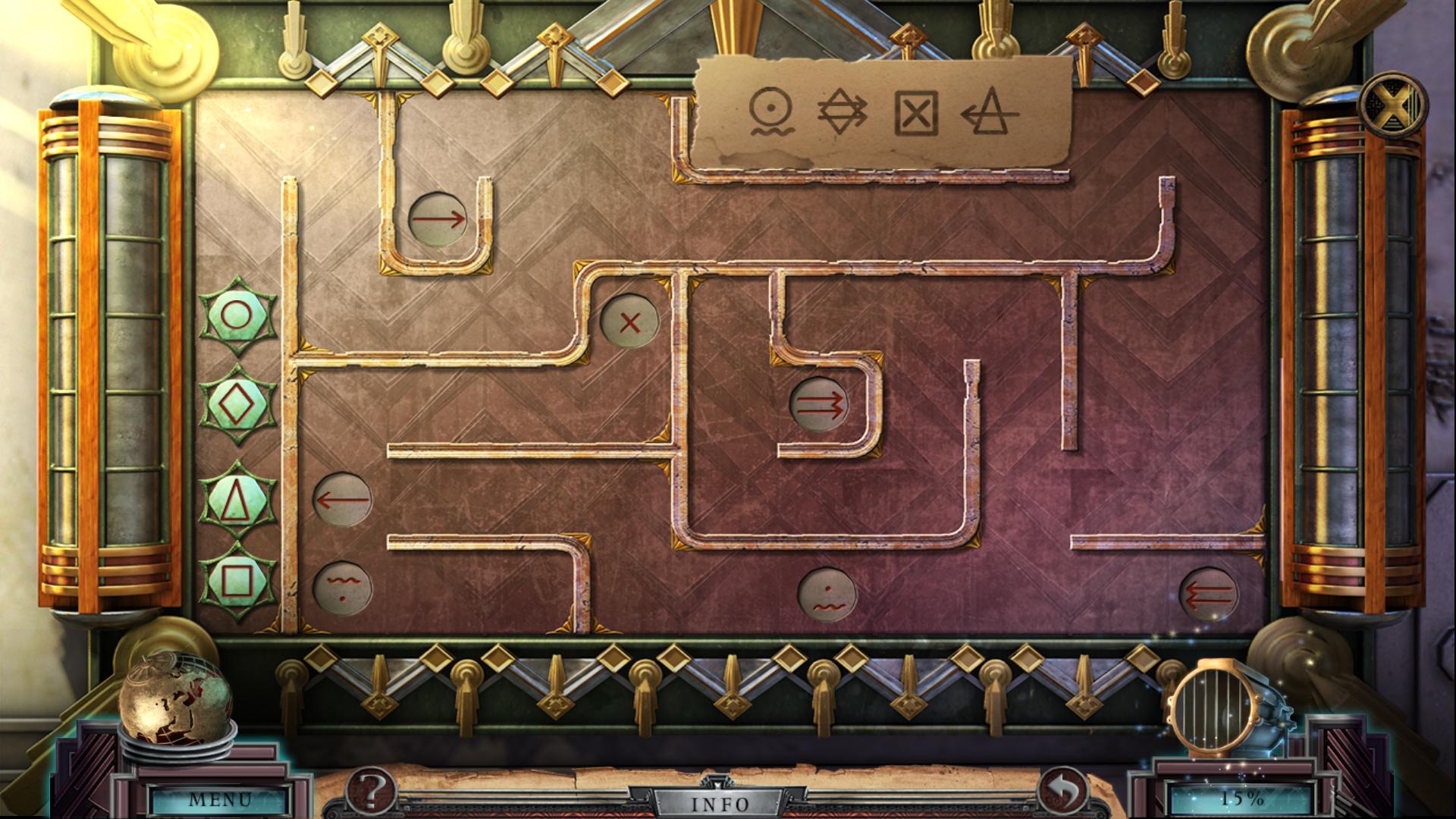This screenshot has width=1456, height=819.
Task: Click the left-arrow disc on the left side
Action: [x=340, y=500]
